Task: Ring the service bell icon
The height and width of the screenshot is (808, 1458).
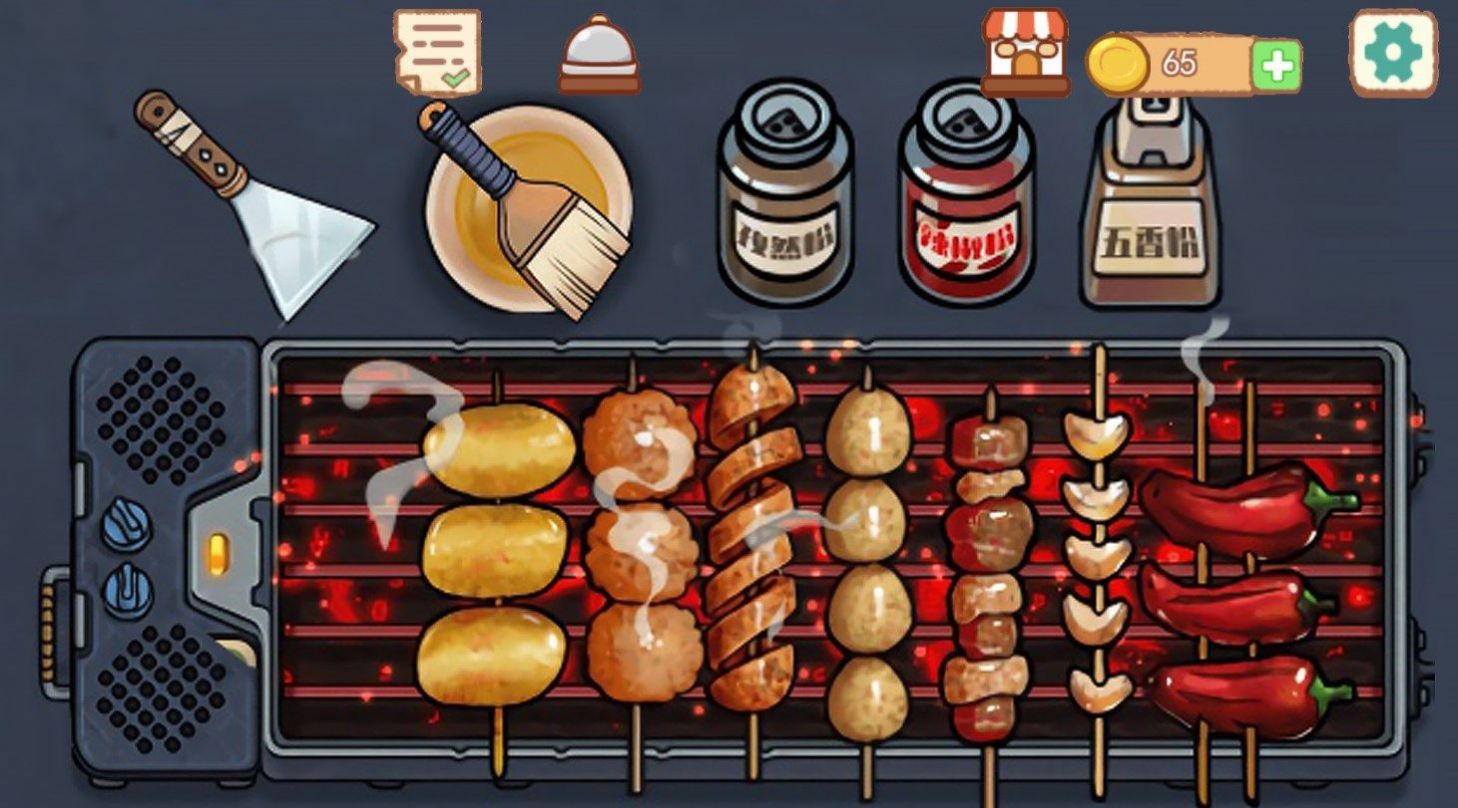Action: [599, 55]
